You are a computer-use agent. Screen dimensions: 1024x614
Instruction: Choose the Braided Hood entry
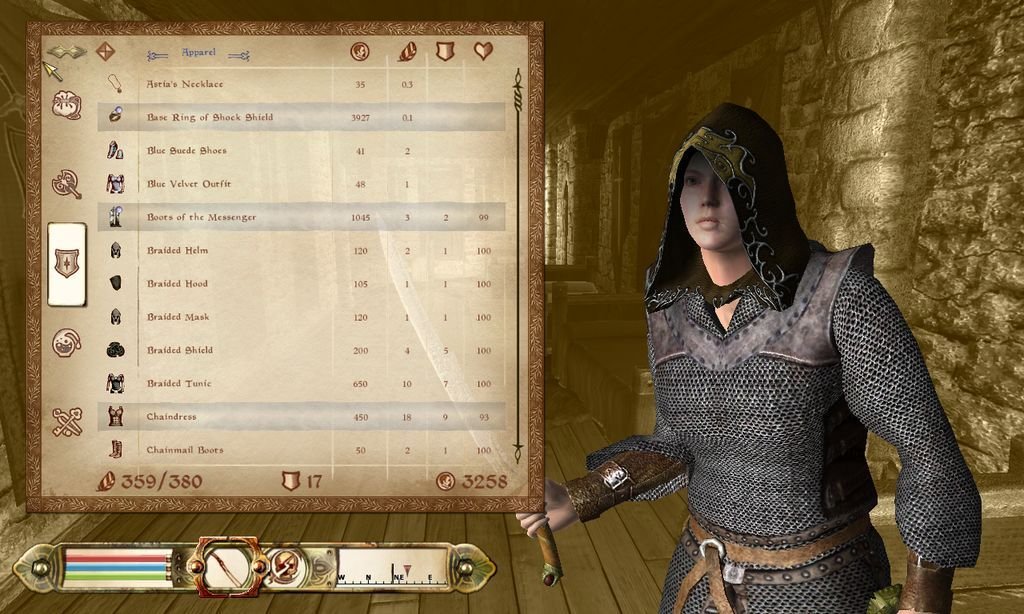(178, 284)
